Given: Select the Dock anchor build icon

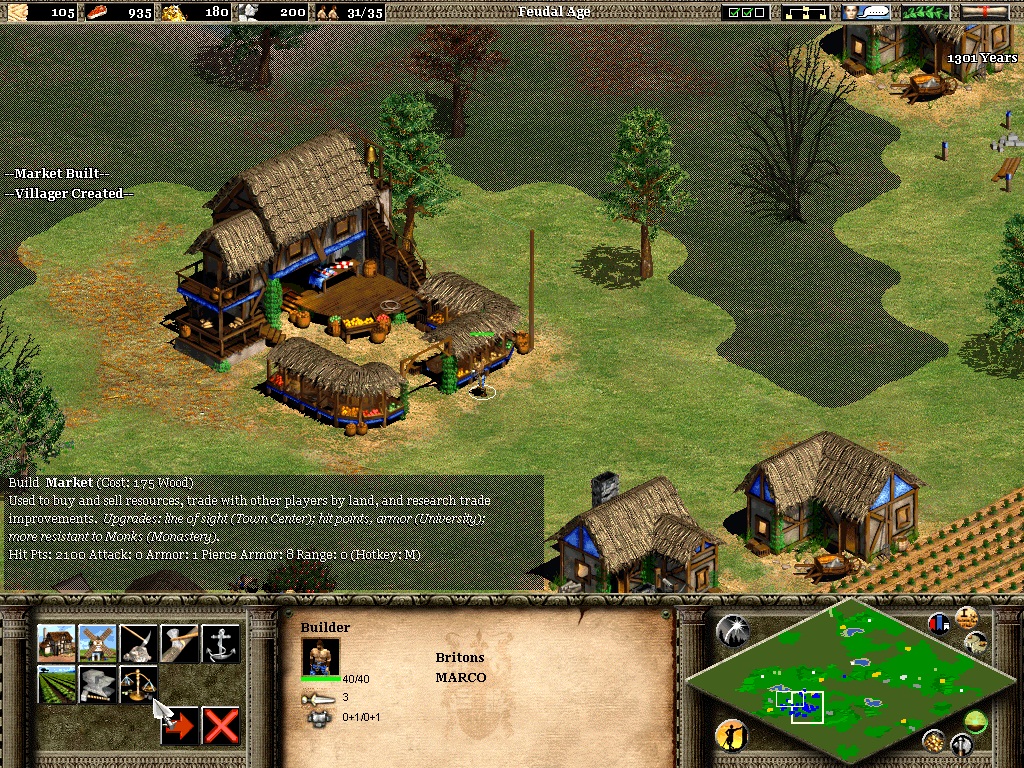Looking at the screenshot, I should (221, 644).
